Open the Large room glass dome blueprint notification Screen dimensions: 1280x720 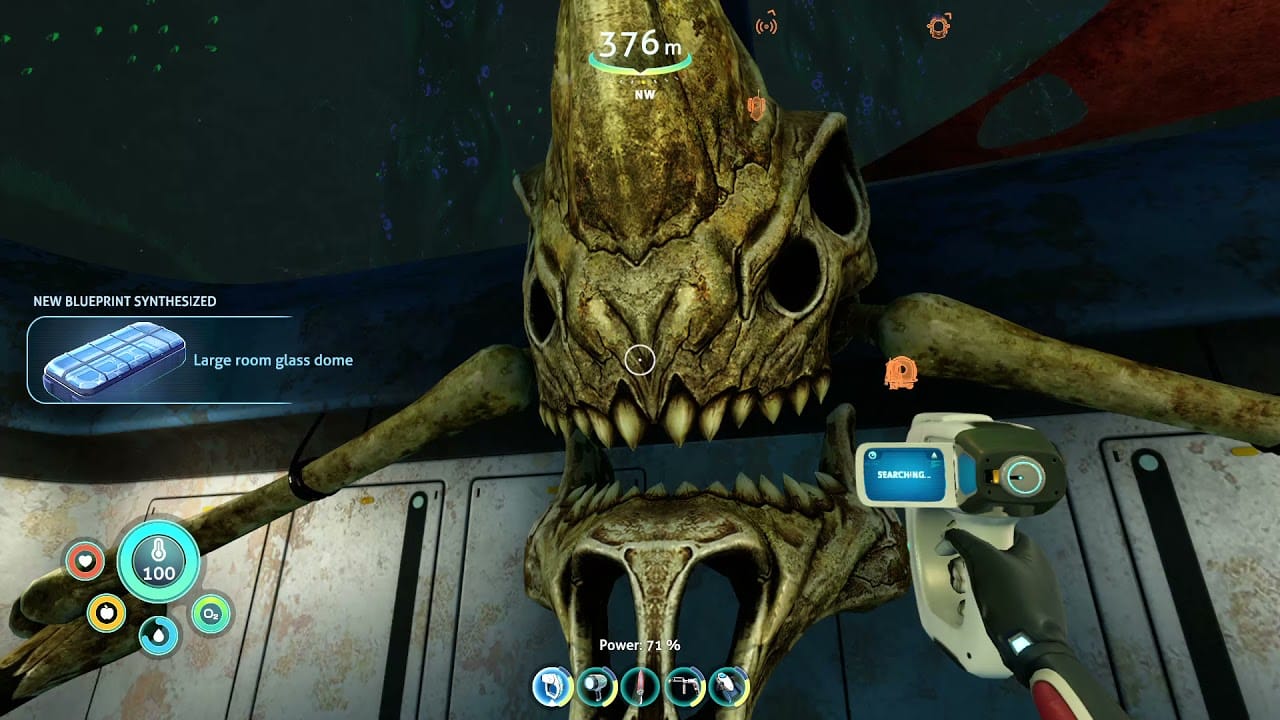(x=273, y=360)
